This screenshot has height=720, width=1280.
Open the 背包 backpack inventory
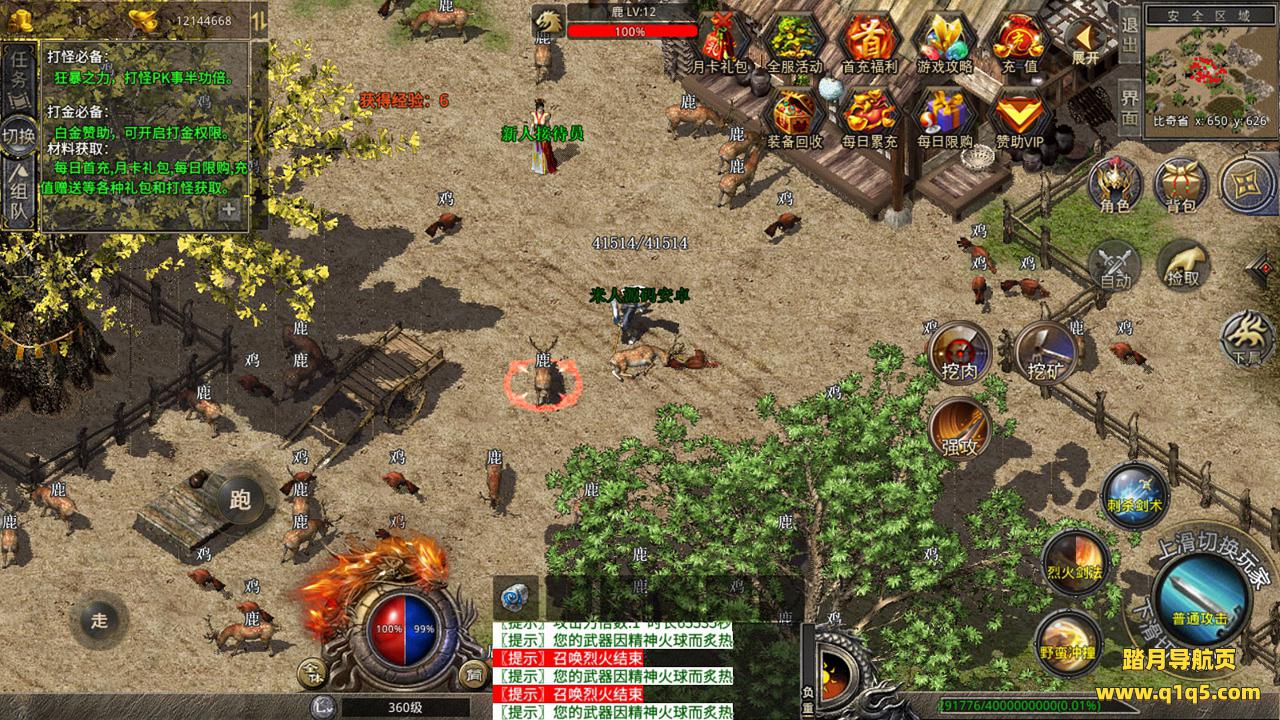point(1181,185)
